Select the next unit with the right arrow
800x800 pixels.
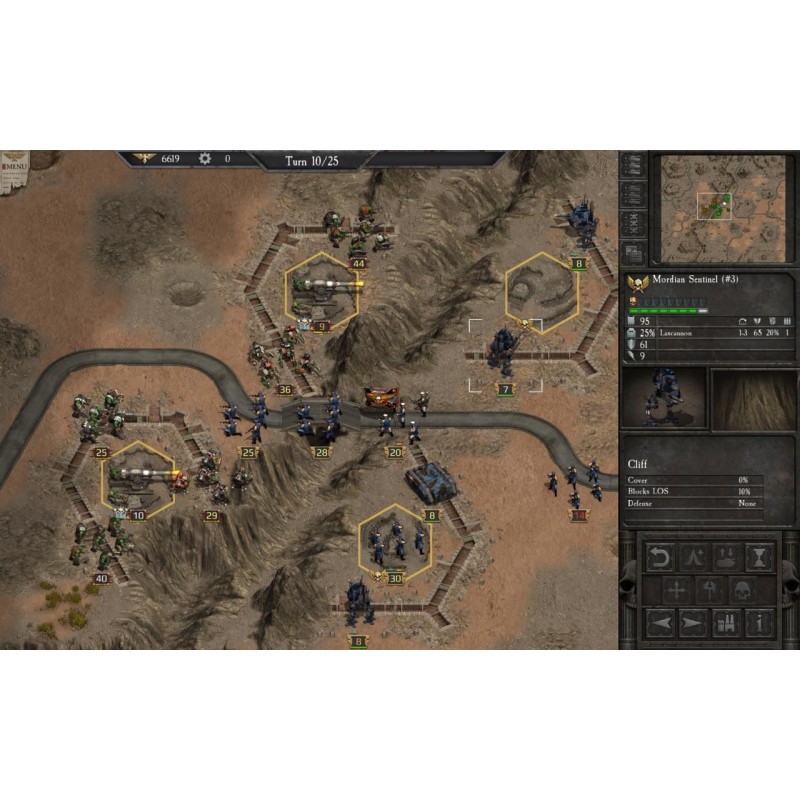(x=693, y=623)
